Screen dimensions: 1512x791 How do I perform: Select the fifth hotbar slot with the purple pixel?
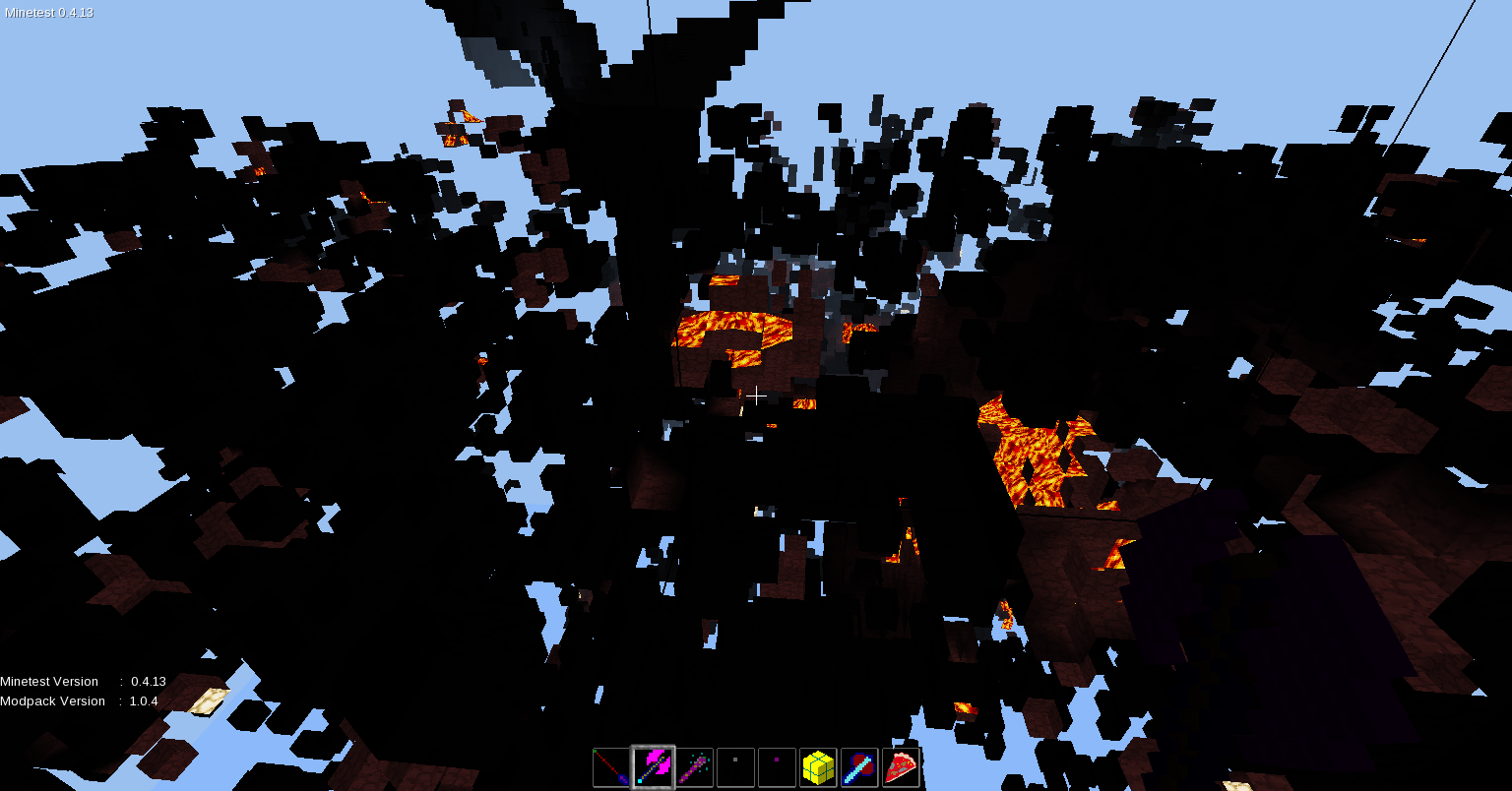777,766
